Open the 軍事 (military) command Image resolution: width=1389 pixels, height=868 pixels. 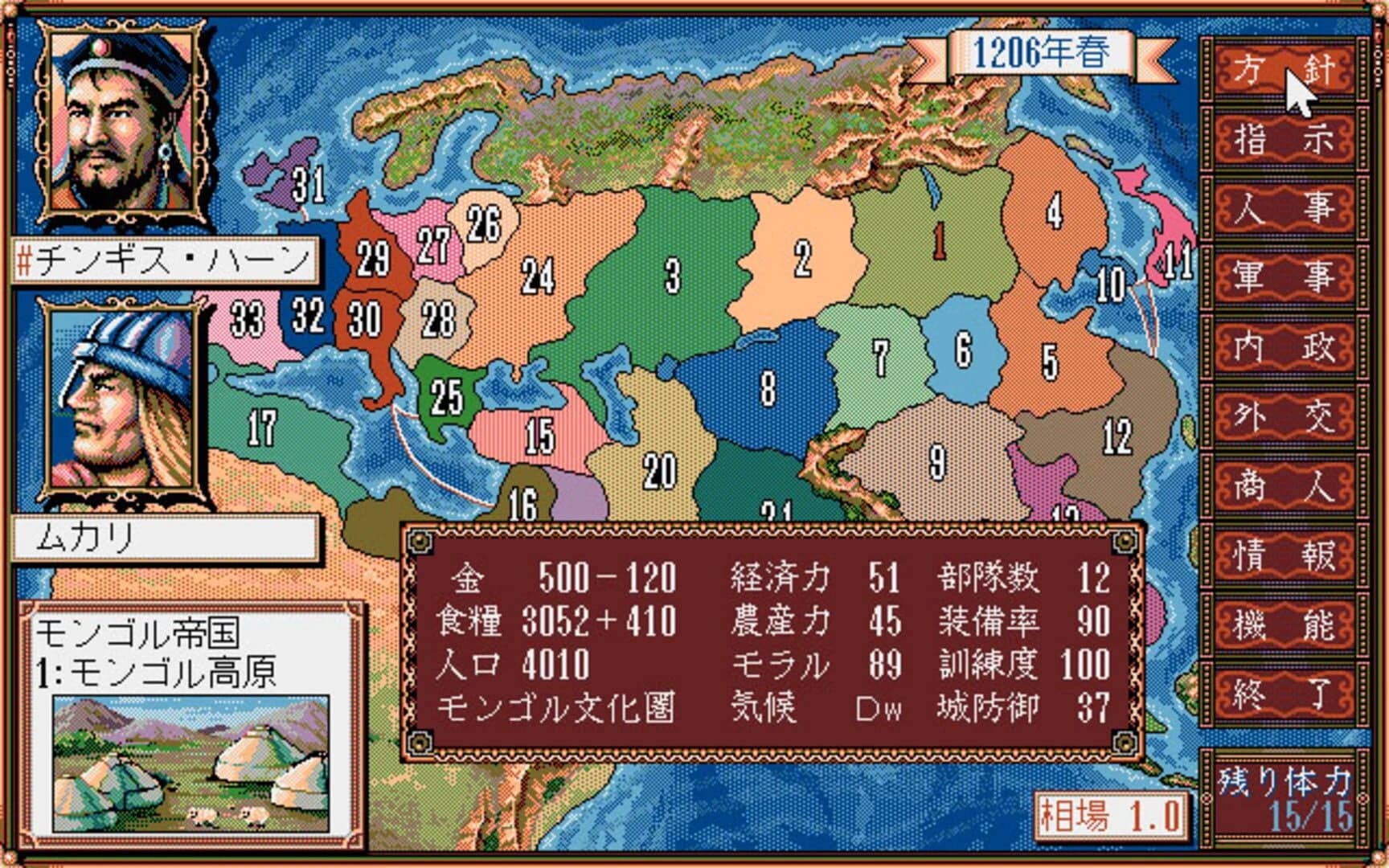(1284, 274)
